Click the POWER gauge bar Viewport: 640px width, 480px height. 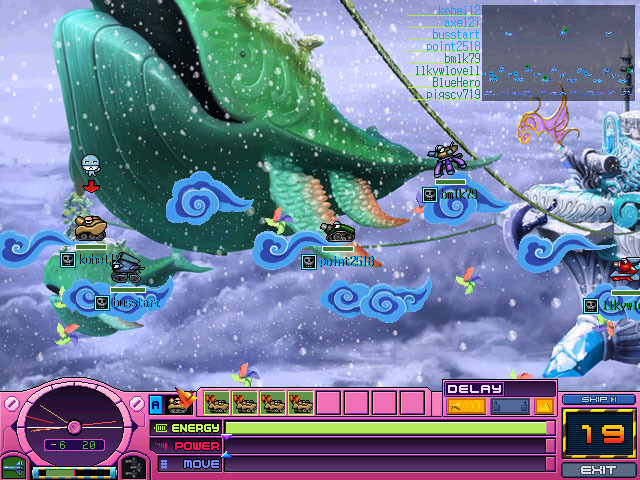386,445
